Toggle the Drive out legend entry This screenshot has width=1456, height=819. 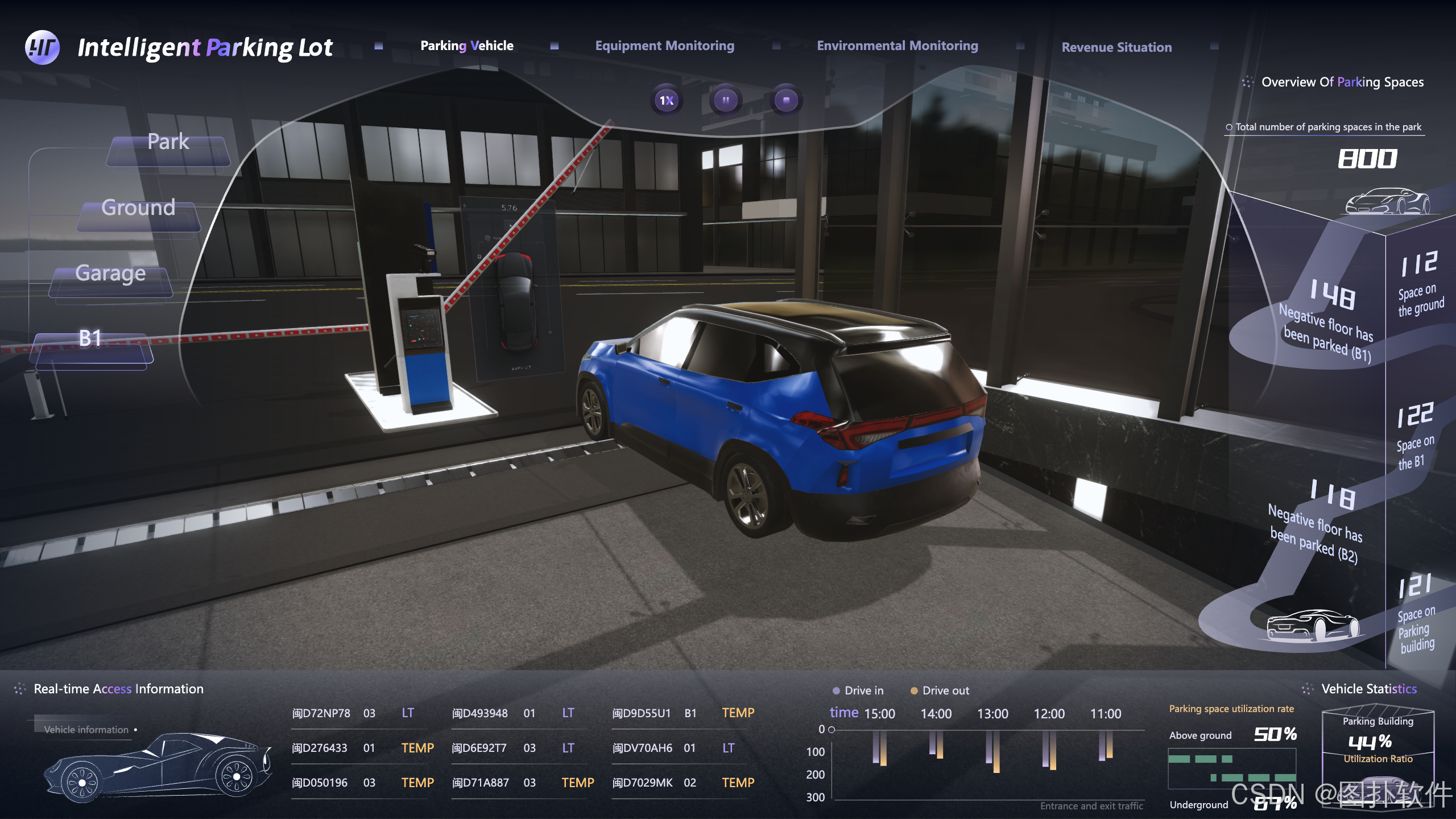939,690
